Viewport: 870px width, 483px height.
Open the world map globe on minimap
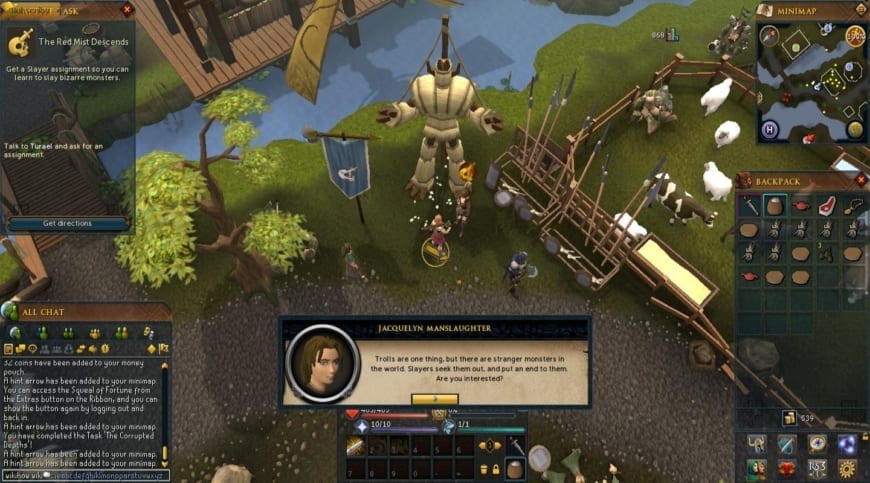click(855, 129)
